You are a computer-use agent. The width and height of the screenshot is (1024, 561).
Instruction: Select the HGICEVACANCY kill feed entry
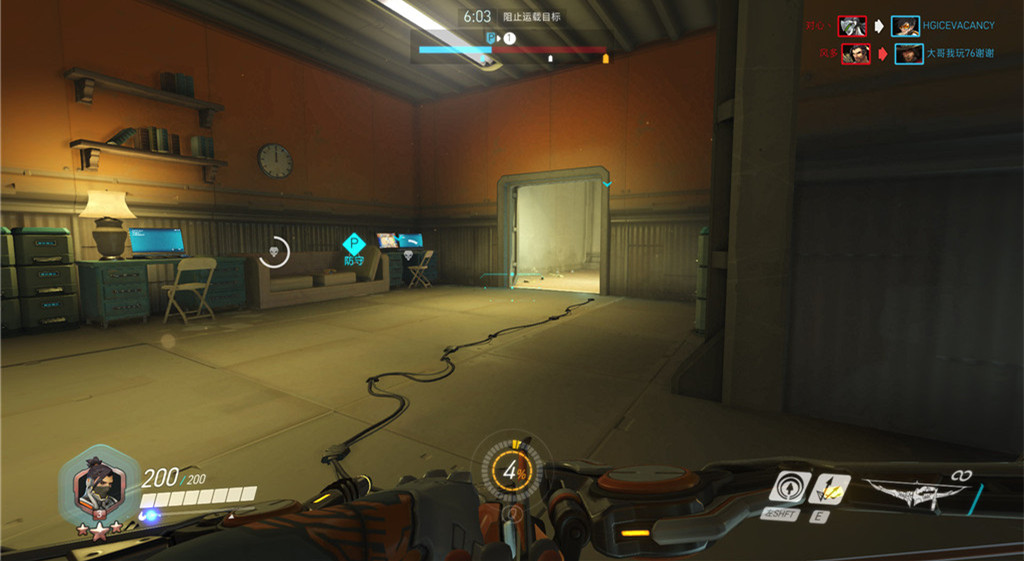[945, 26]
